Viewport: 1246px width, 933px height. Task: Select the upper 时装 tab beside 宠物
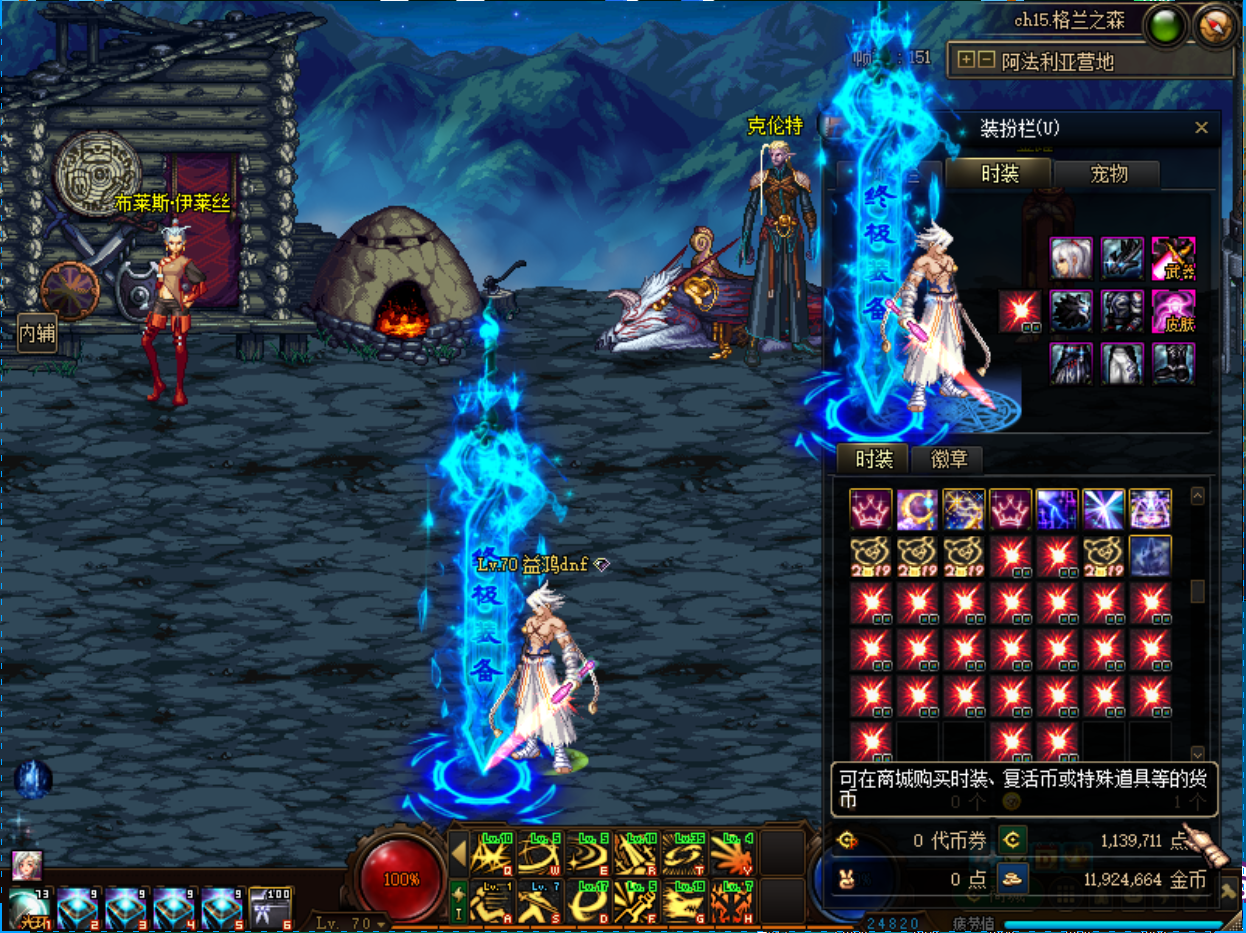point(999,174)
